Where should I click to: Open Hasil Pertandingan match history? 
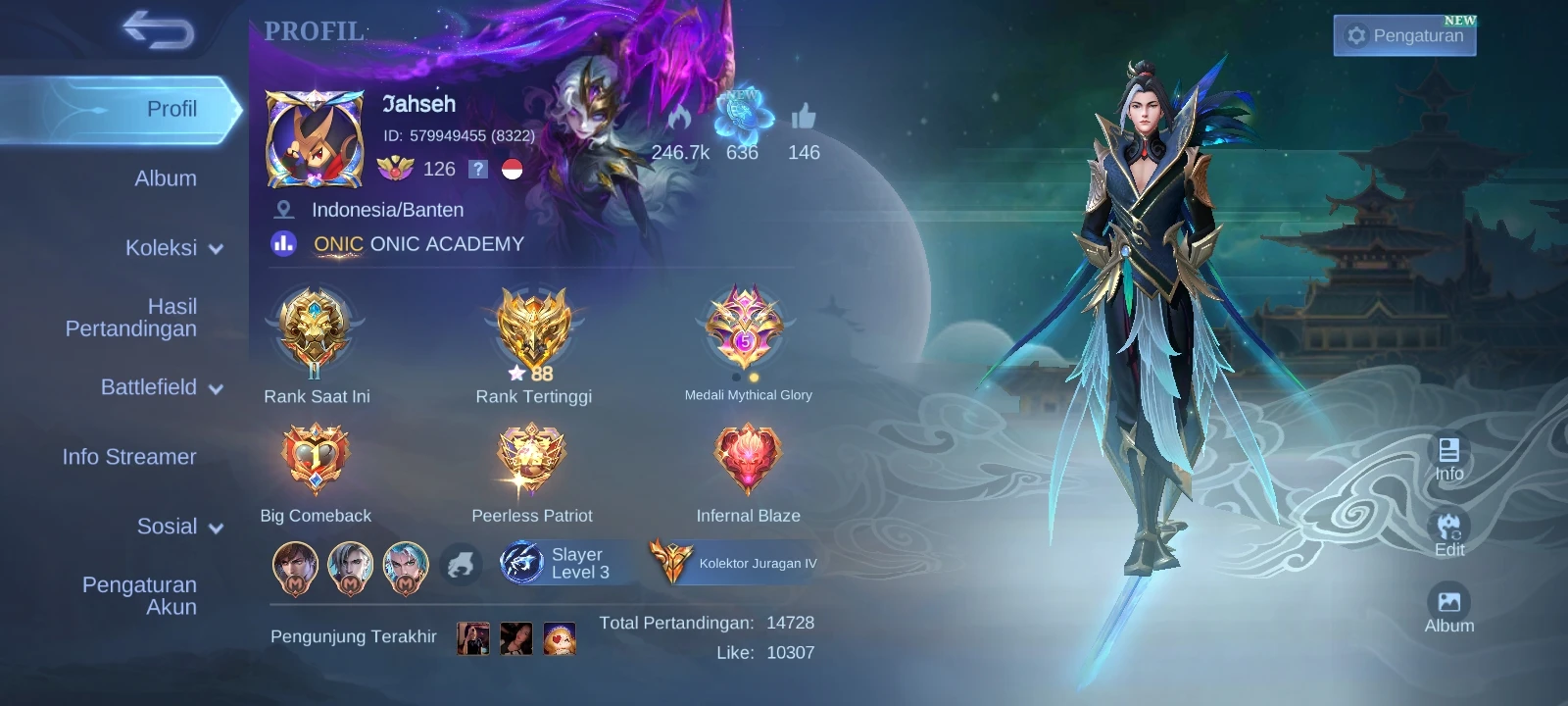[131, 318]
